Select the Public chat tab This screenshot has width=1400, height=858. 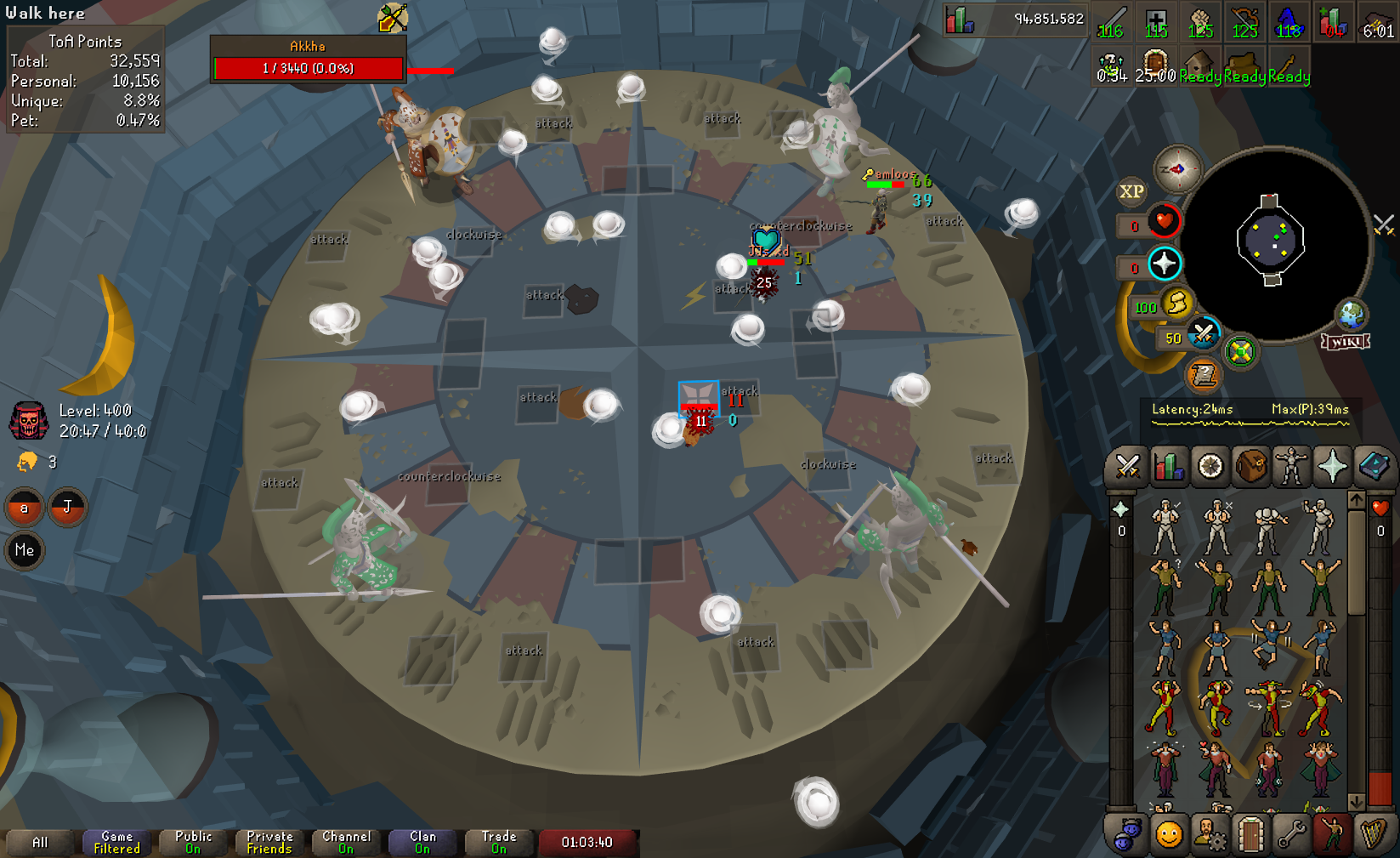193,842
